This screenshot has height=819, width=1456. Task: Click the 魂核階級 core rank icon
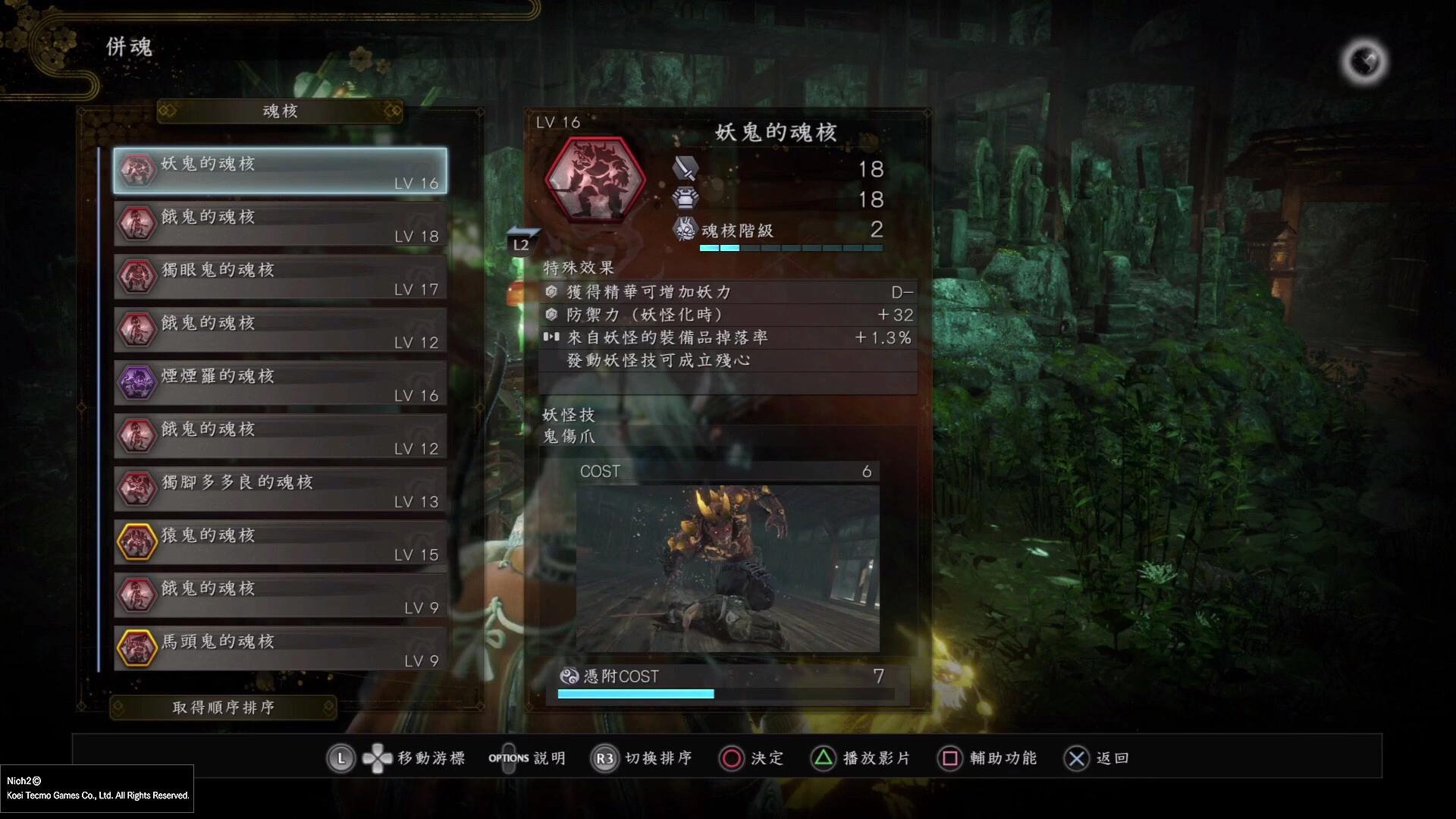[685, 229]
